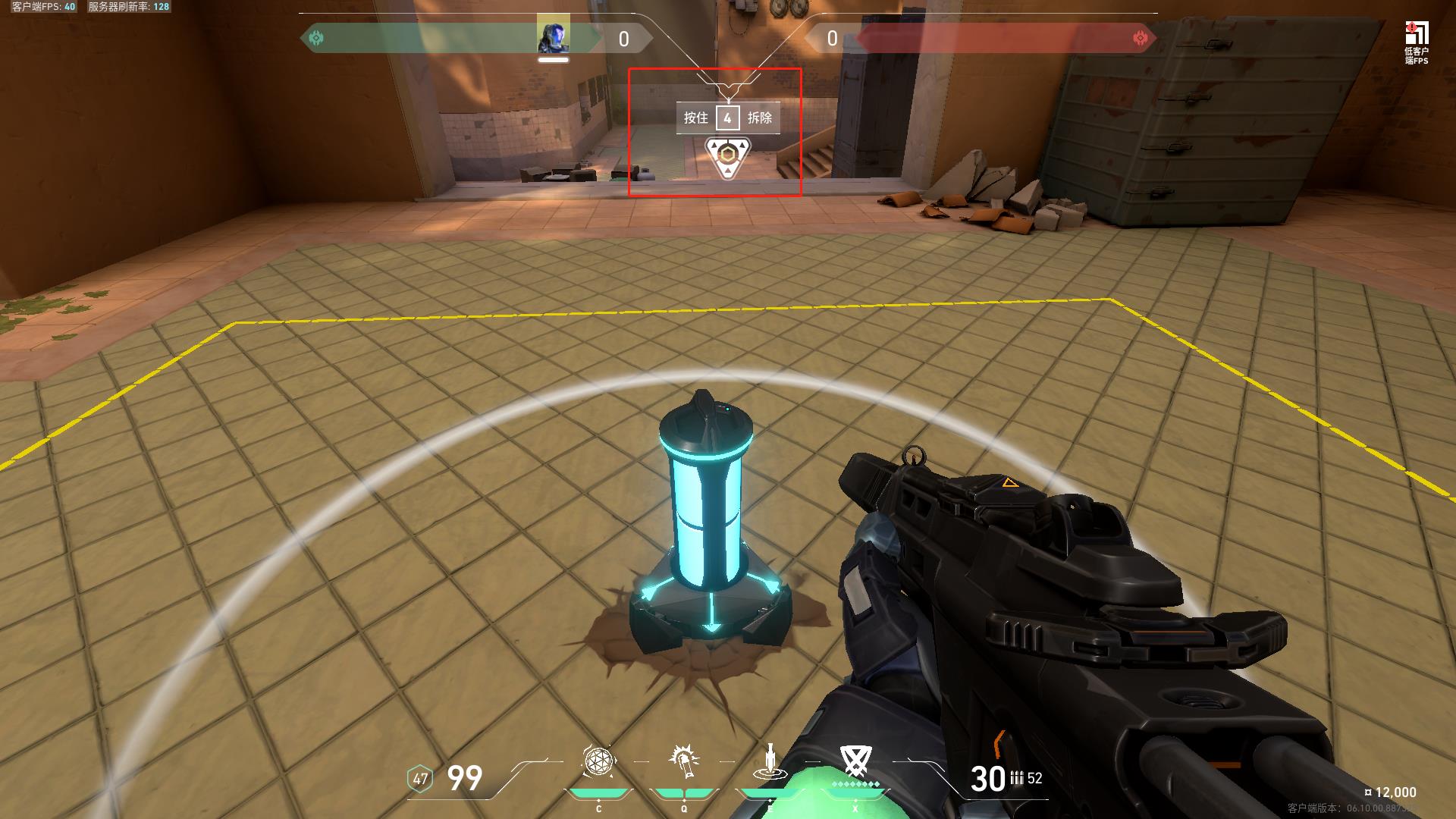Click the triangular spike indicator icon
Screen dimensions: 1456x819
coord(727,157)
